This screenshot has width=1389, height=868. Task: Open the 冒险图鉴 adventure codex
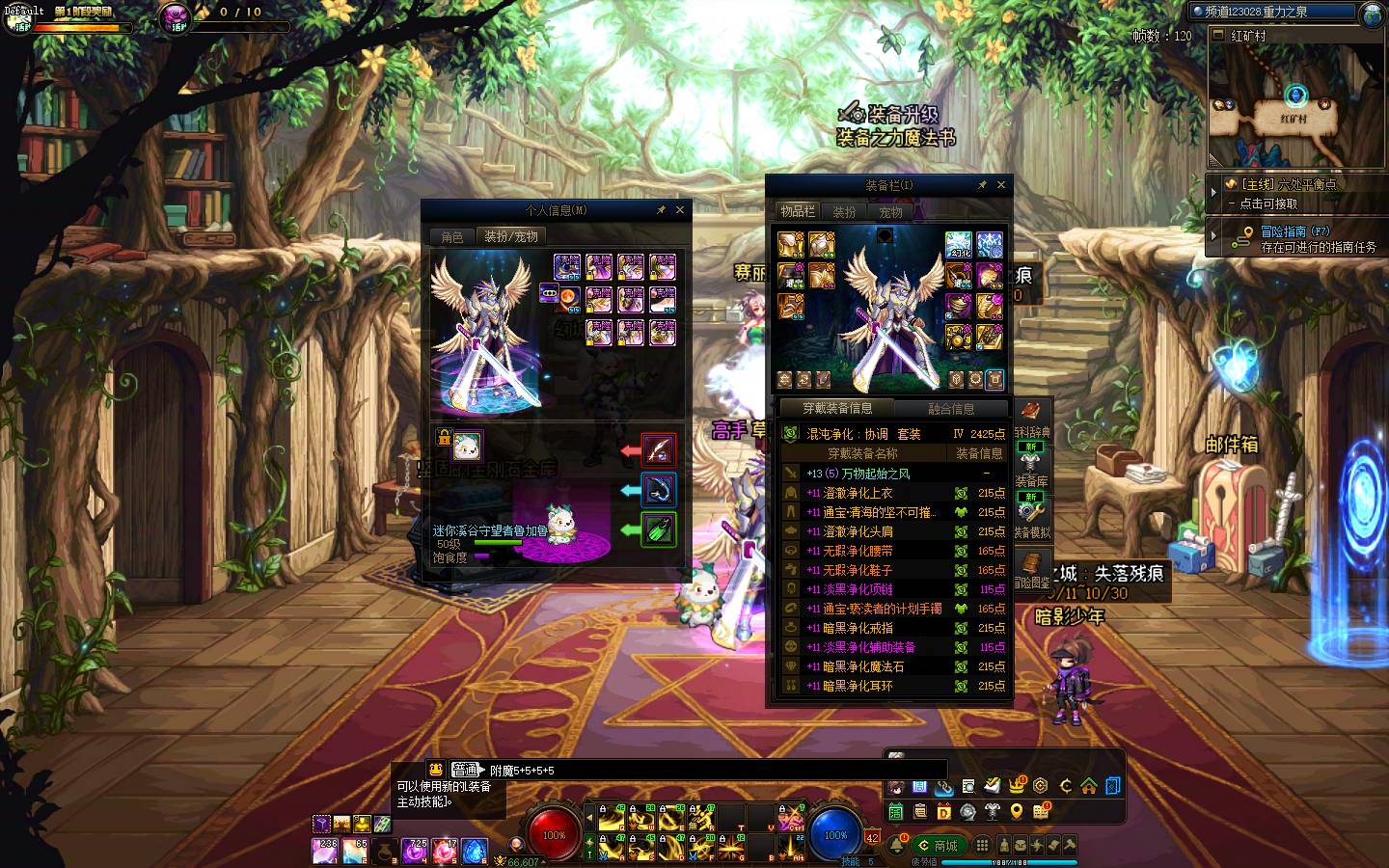pos(1031,570)
